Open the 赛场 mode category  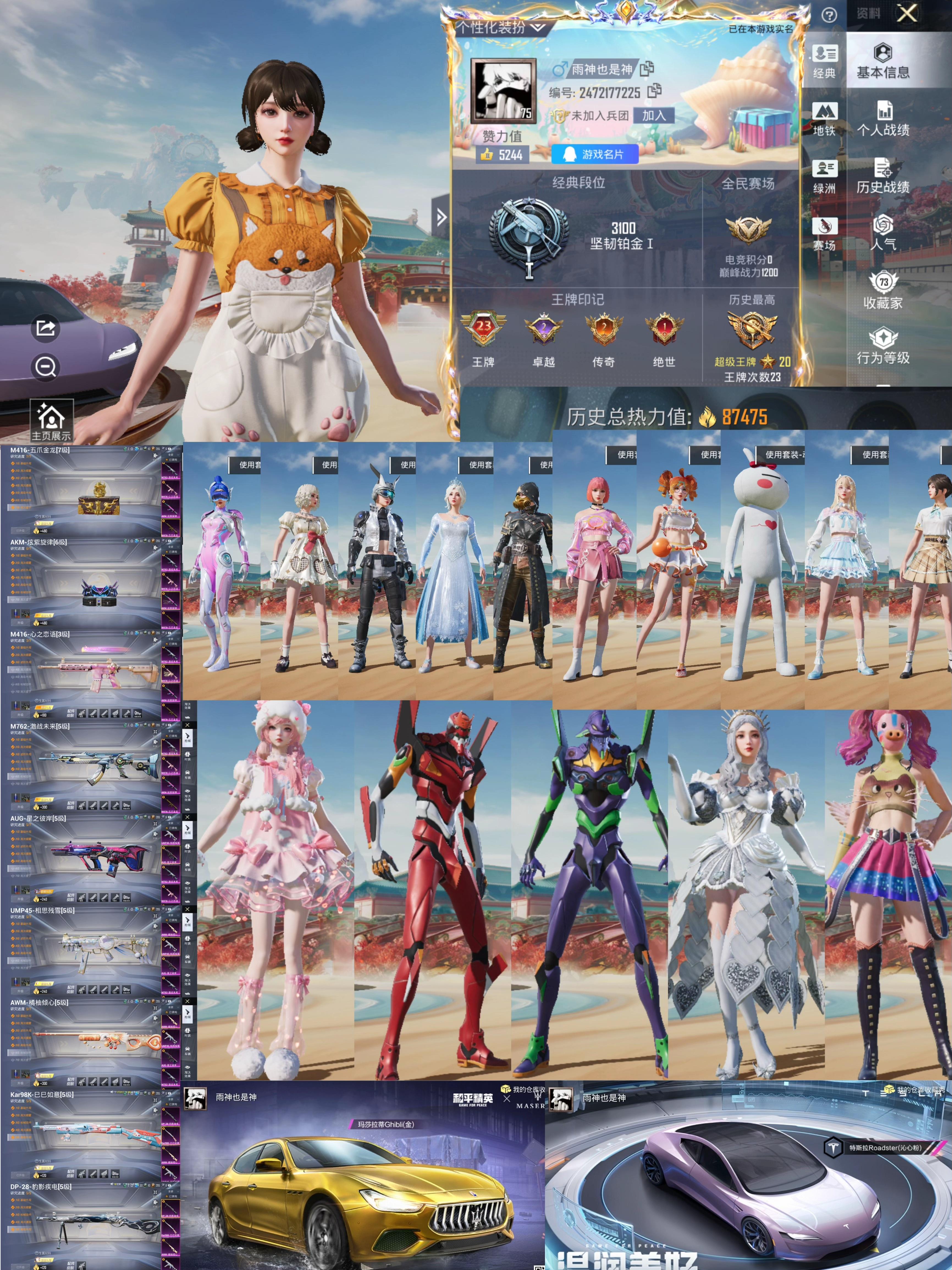[x=825, y=233]
